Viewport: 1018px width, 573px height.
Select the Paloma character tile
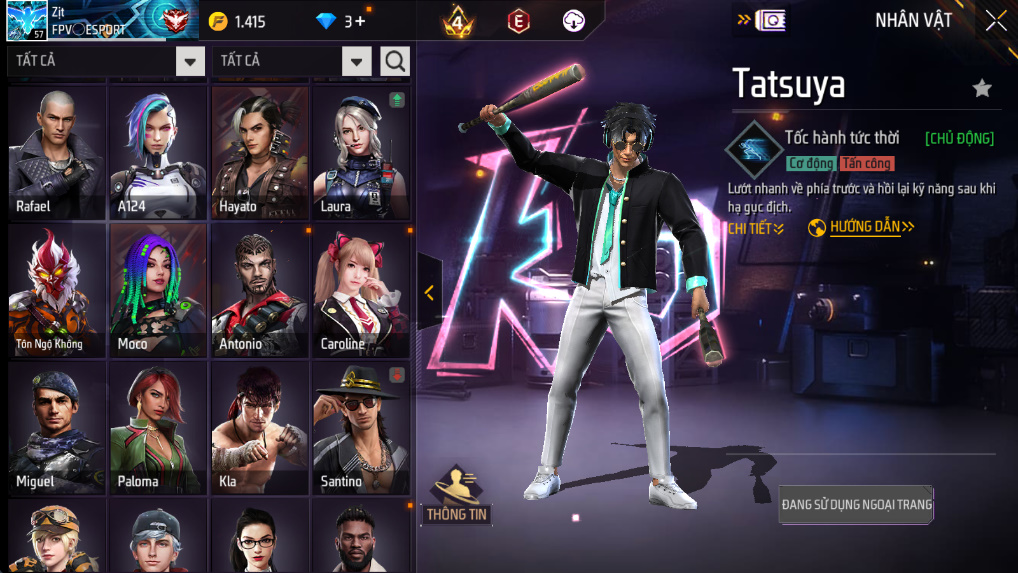(158, 428)
